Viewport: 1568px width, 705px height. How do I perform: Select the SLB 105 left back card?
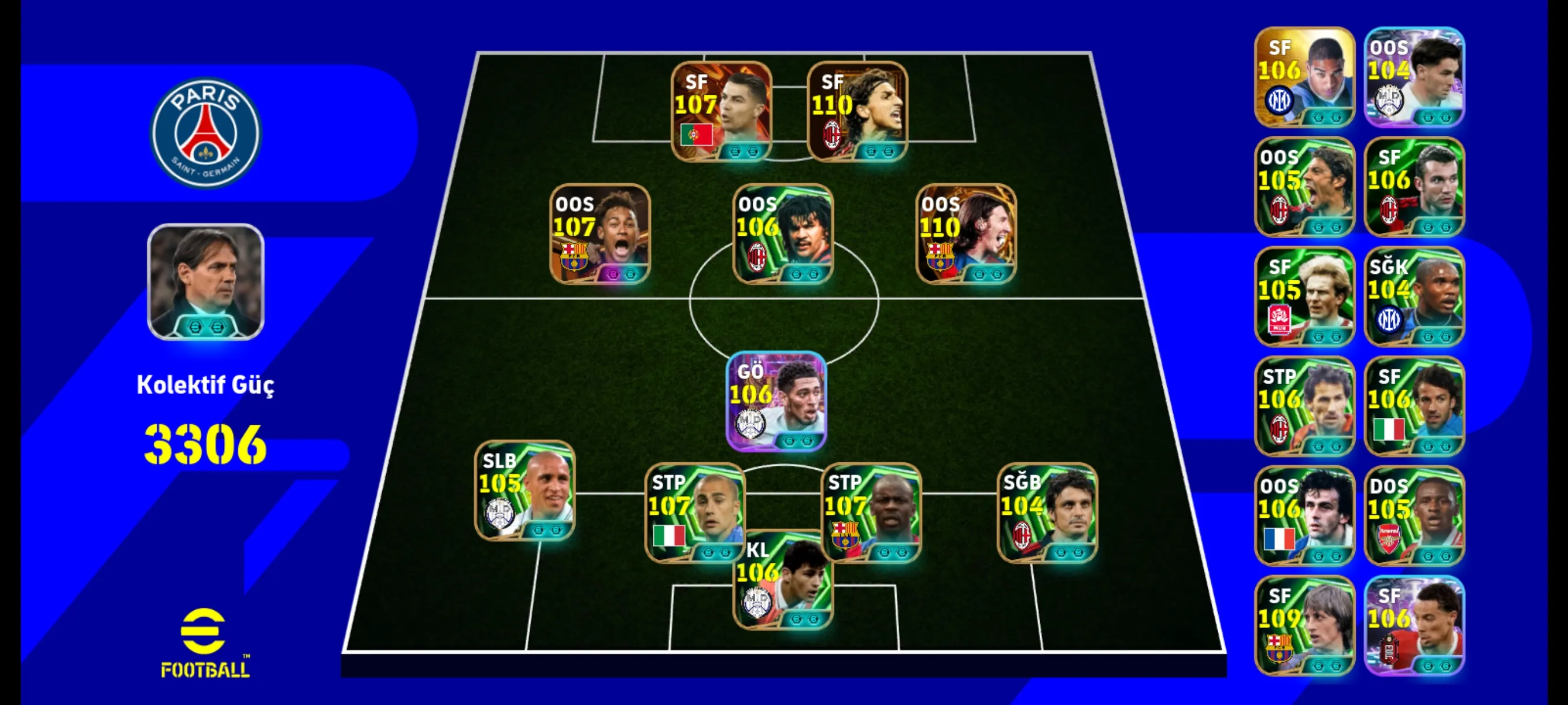pyautogui.click(x=525, y=490)
